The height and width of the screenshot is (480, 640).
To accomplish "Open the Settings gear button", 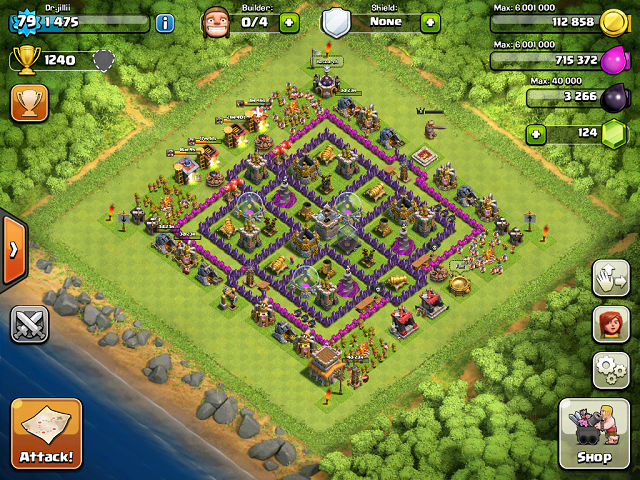I will [611, 370].
